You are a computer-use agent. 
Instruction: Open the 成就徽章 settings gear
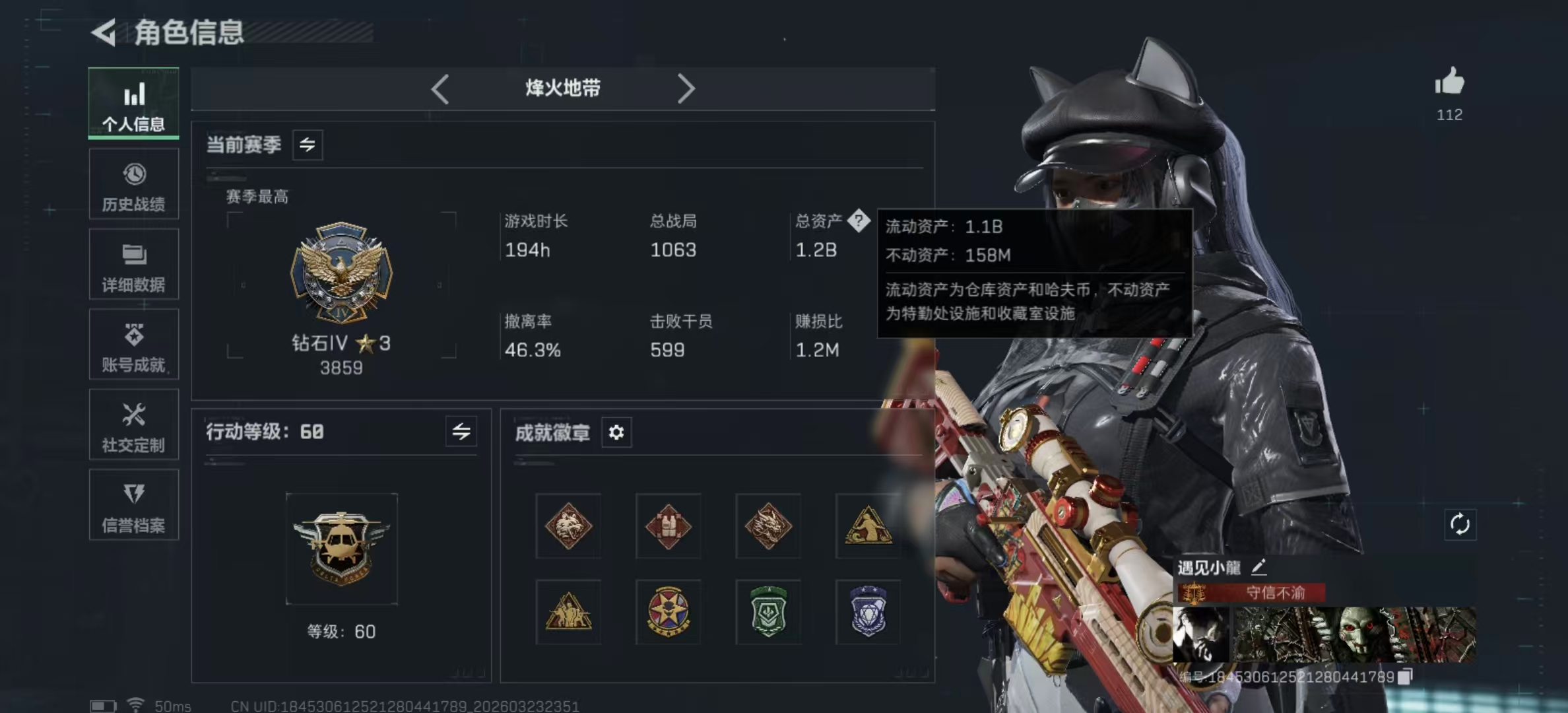pyautogui.click(x=616, y=433)
